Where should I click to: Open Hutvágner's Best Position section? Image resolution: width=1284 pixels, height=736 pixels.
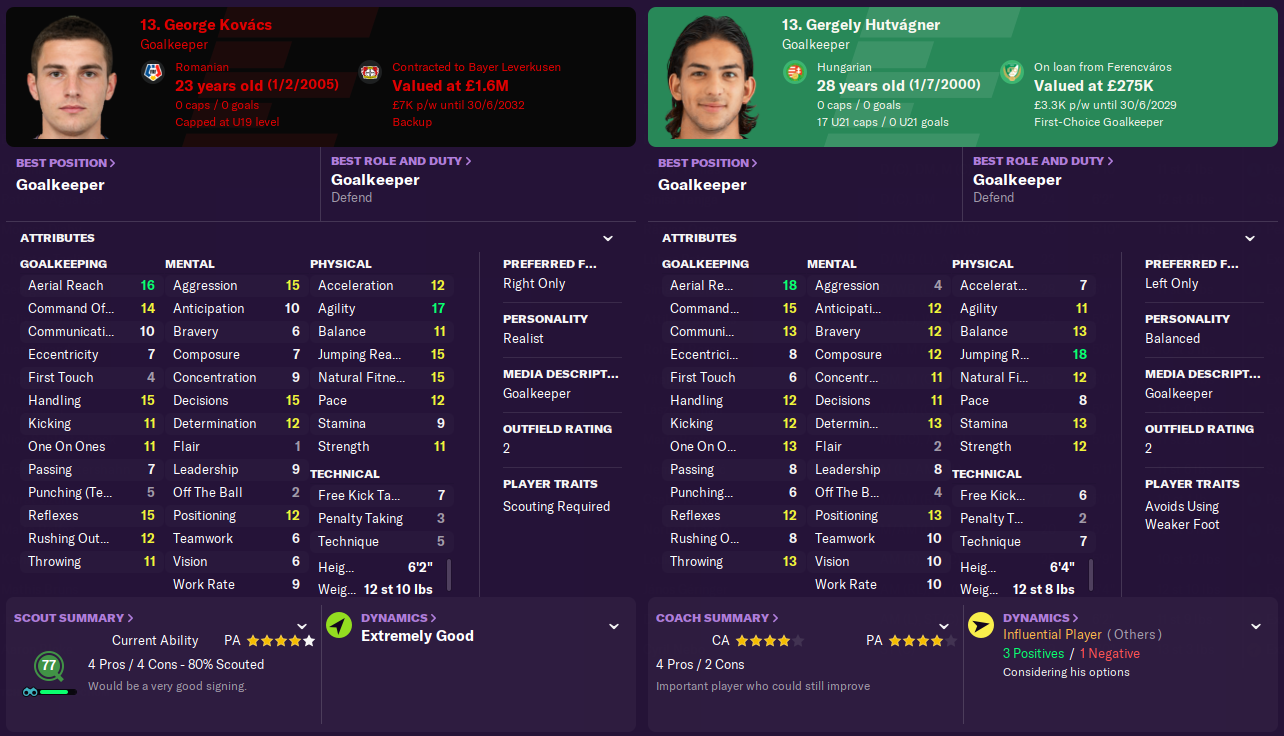point(708,163)
